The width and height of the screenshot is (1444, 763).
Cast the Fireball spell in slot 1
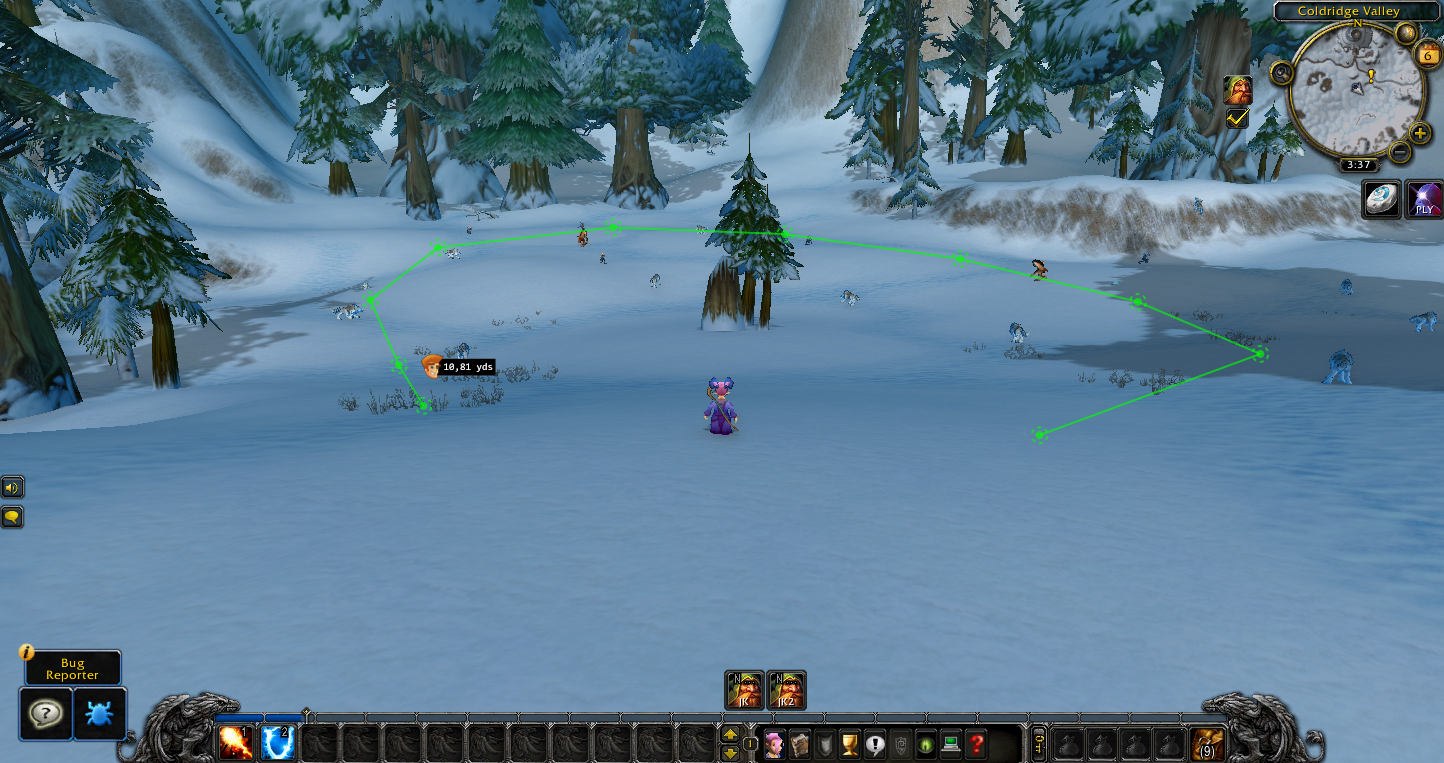pyautogui.click(x=236, y=743)
